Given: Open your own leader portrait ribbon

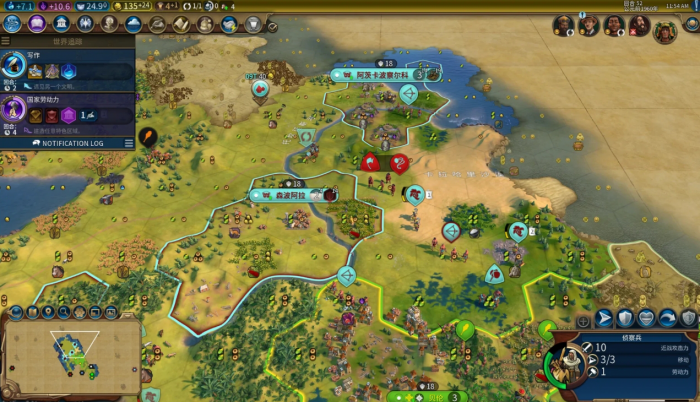Looking at the screenshot, I should (x=665, y=30).
